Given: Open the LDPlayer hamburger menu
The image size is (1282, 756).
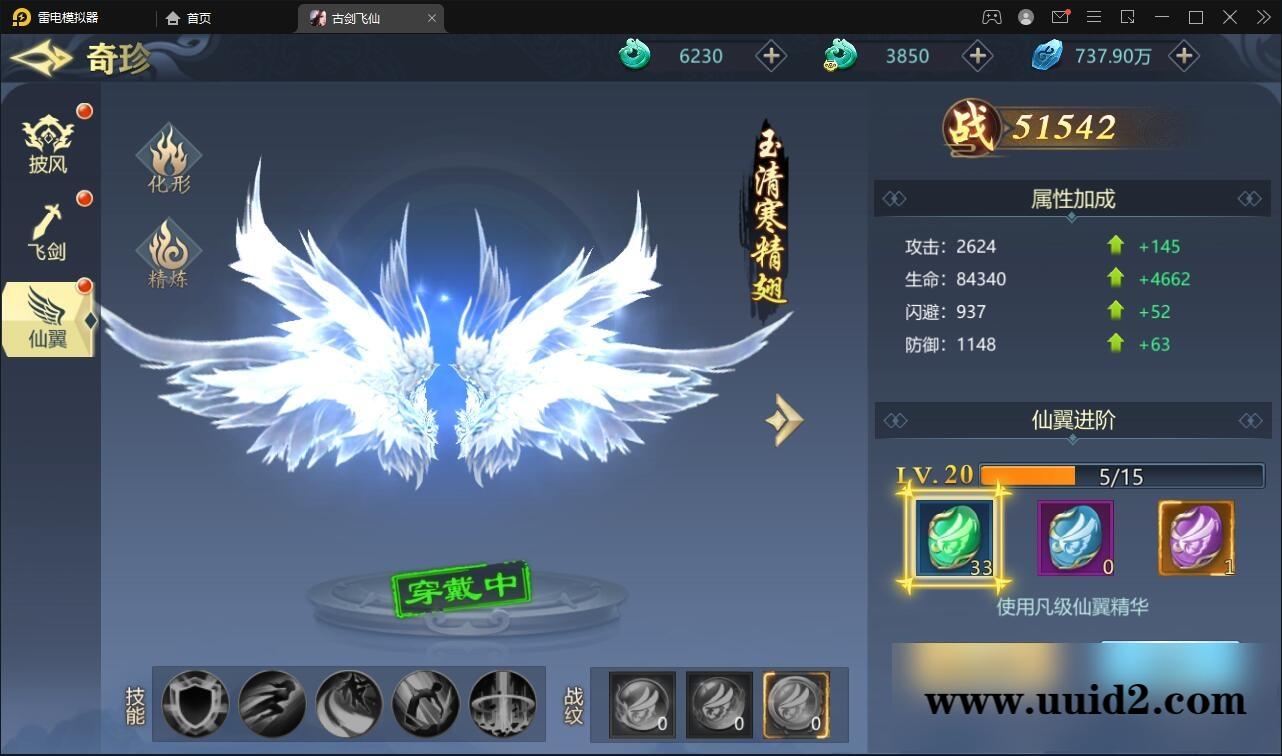Looking at the screenshot, I should [1094, 17].
